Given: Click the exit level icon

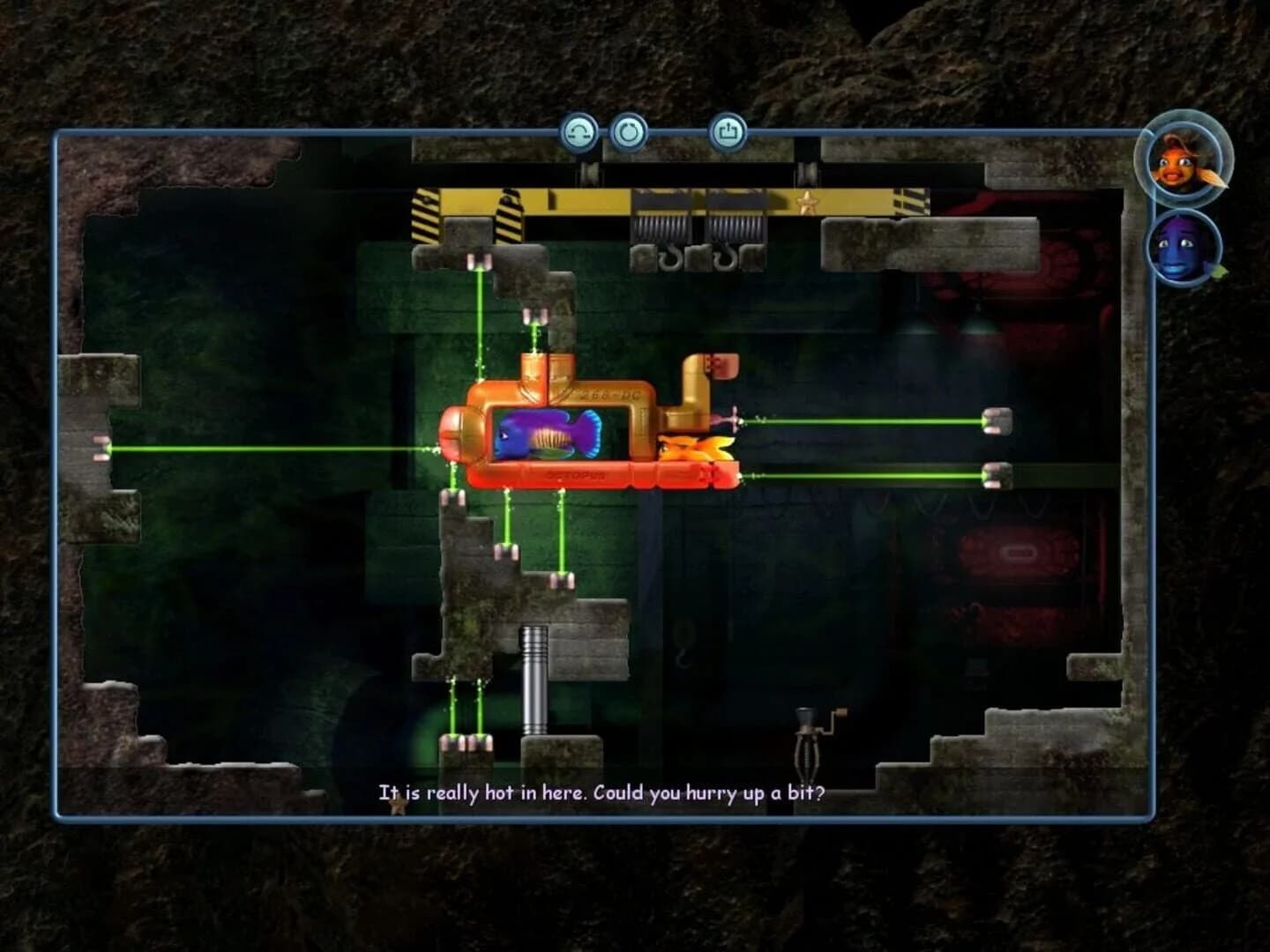Looking at the screenshot, I should (728, 134).
